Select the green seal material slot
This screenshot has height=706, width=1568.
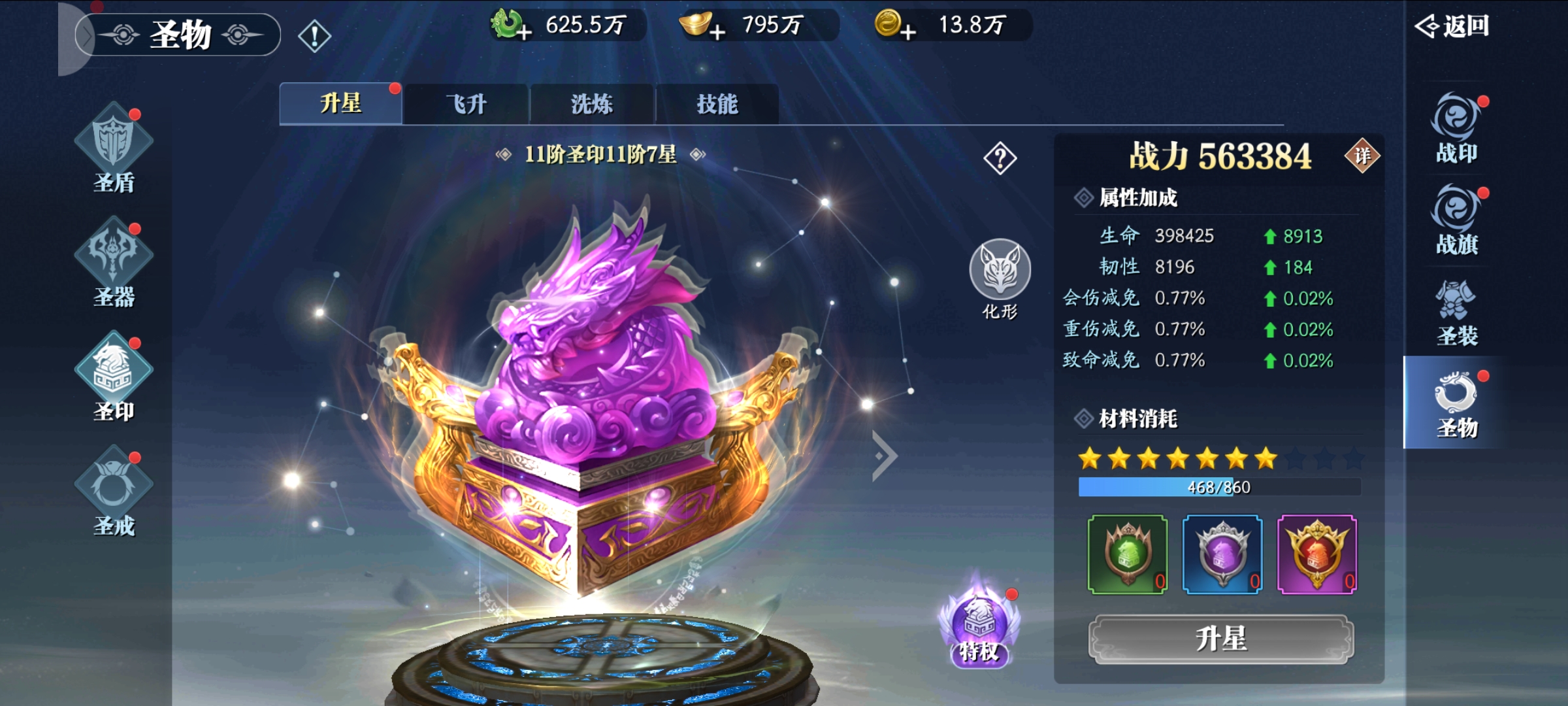pos(1127,554)
